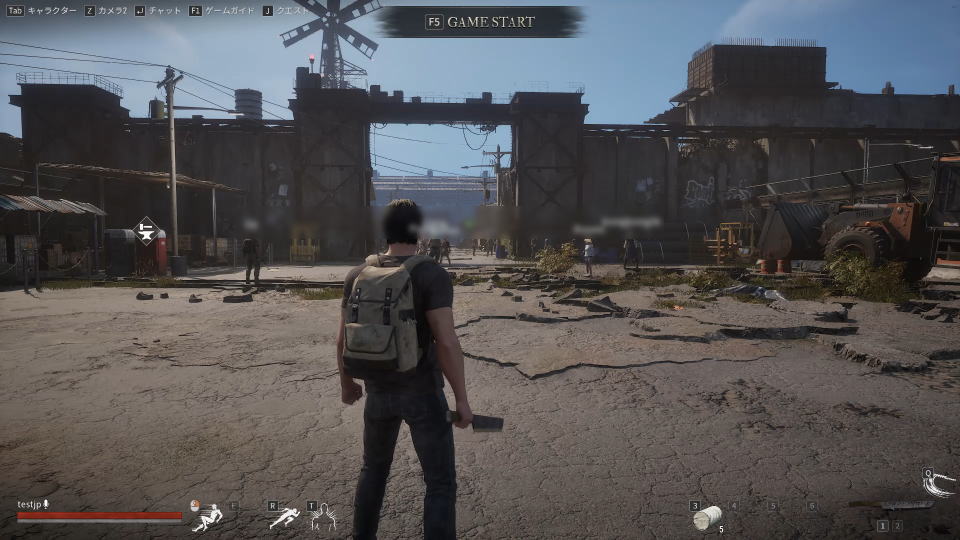
Task: Activate the body silhouette ability icon
Action: [x=324, y=517]
